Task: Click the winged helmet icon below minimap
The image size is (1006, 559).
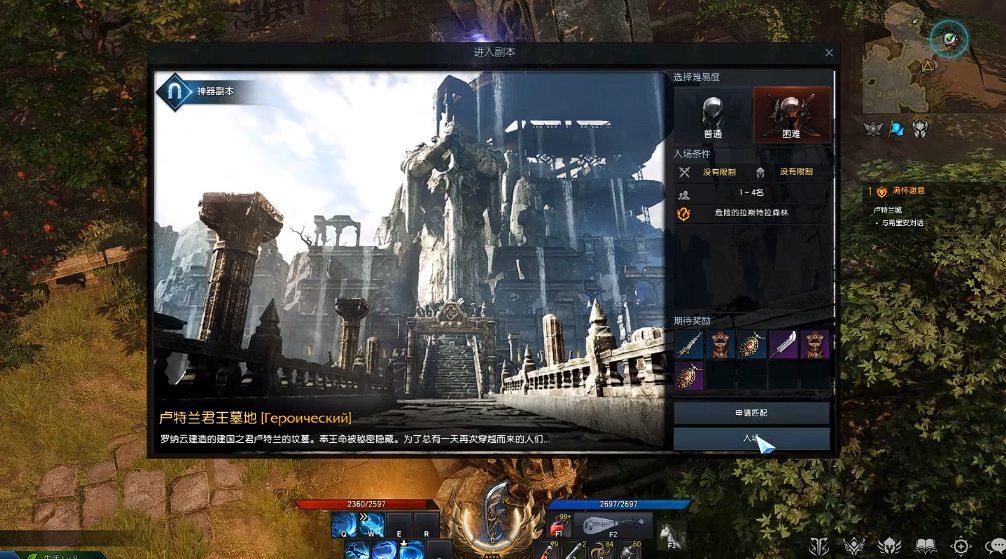Action: coord(920,127)
